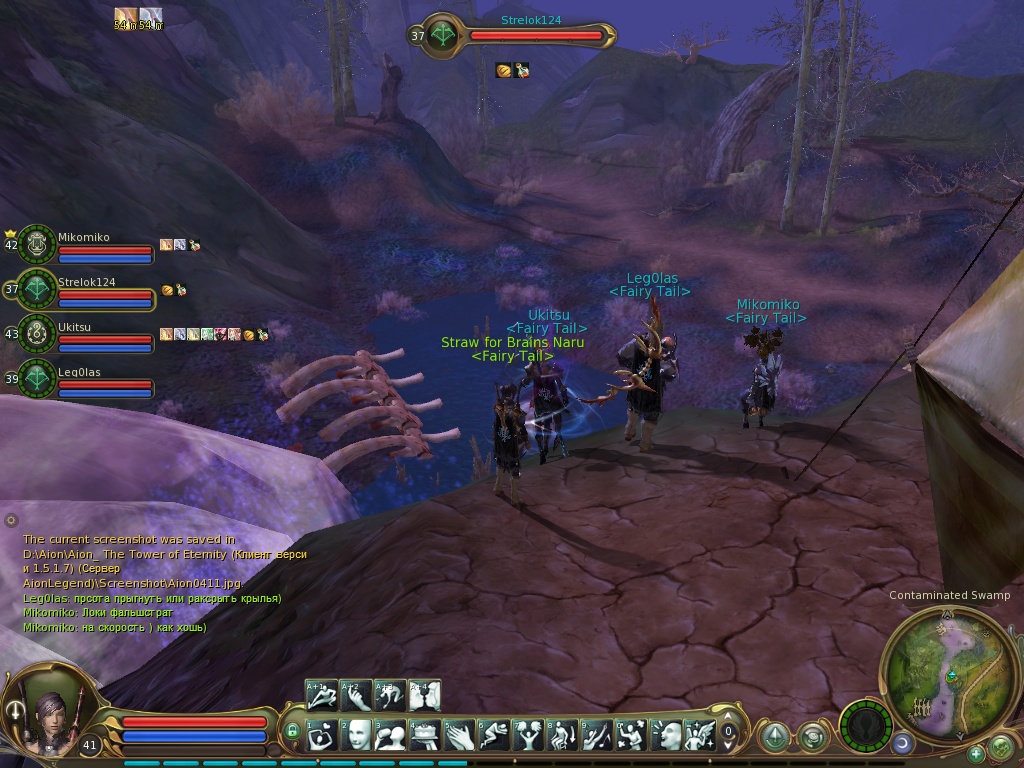Select the laughing face emote slot
The width and height of the screenshot is (1024, 768).
coord(666,735)
